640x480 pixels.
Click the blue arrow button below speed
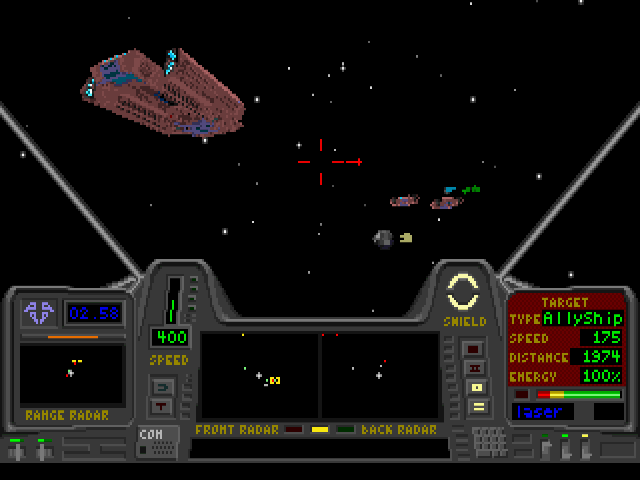pos(162,386)
